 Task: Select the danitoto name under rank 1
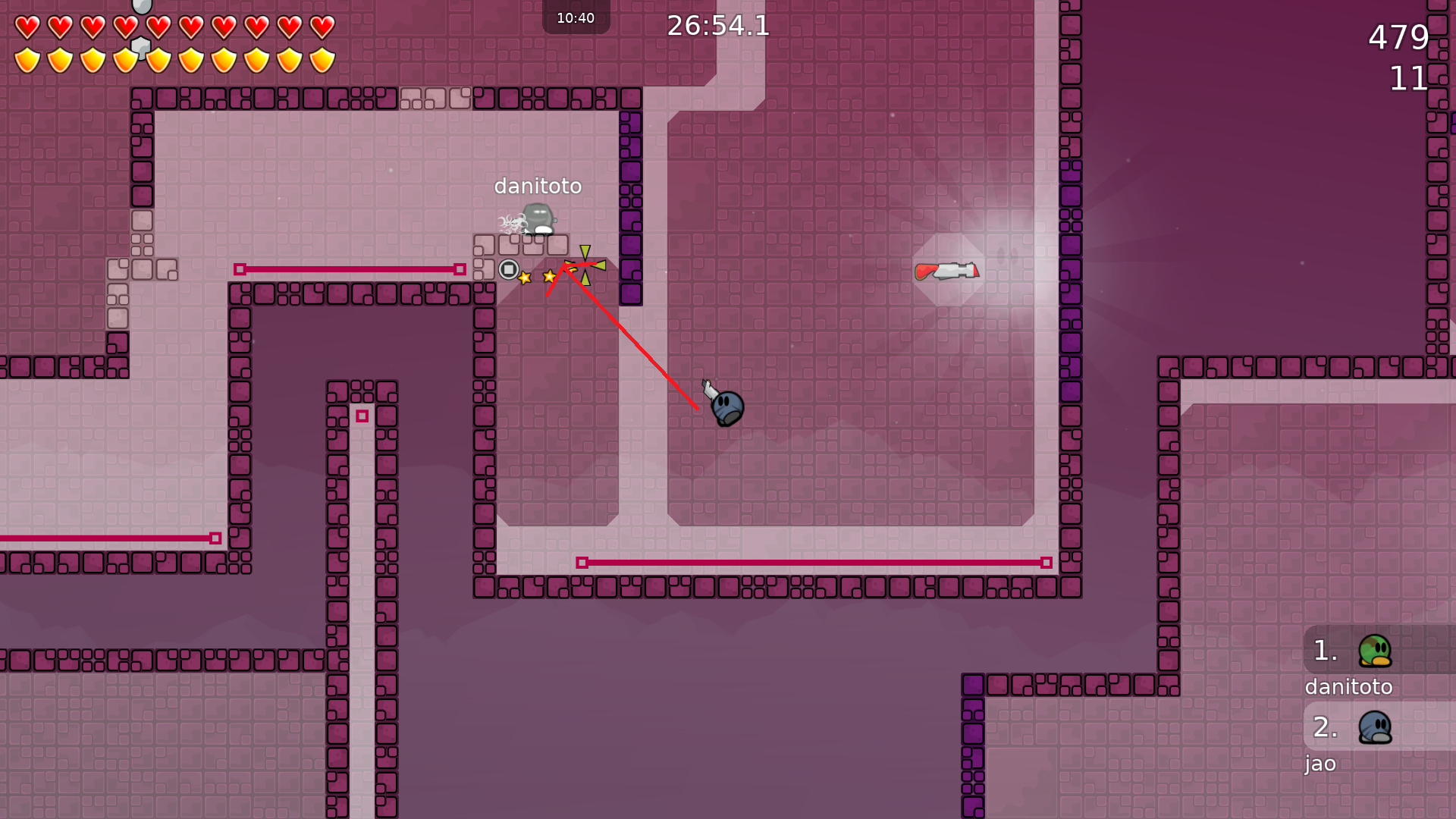tap(1348, 687)
